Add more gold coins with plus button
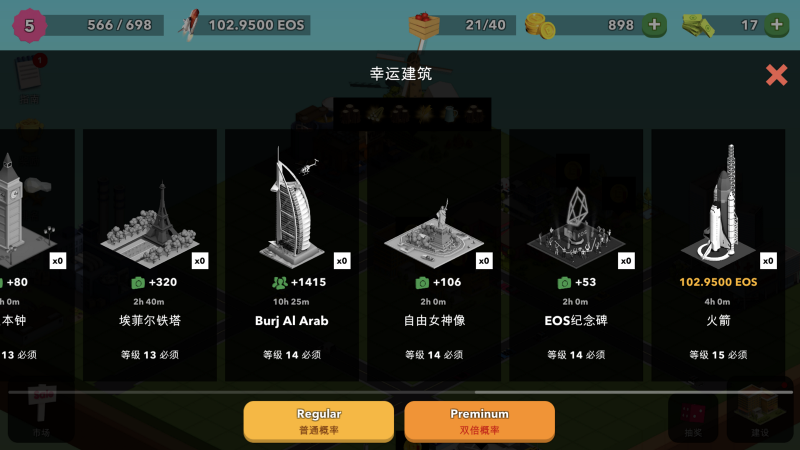 653,25
